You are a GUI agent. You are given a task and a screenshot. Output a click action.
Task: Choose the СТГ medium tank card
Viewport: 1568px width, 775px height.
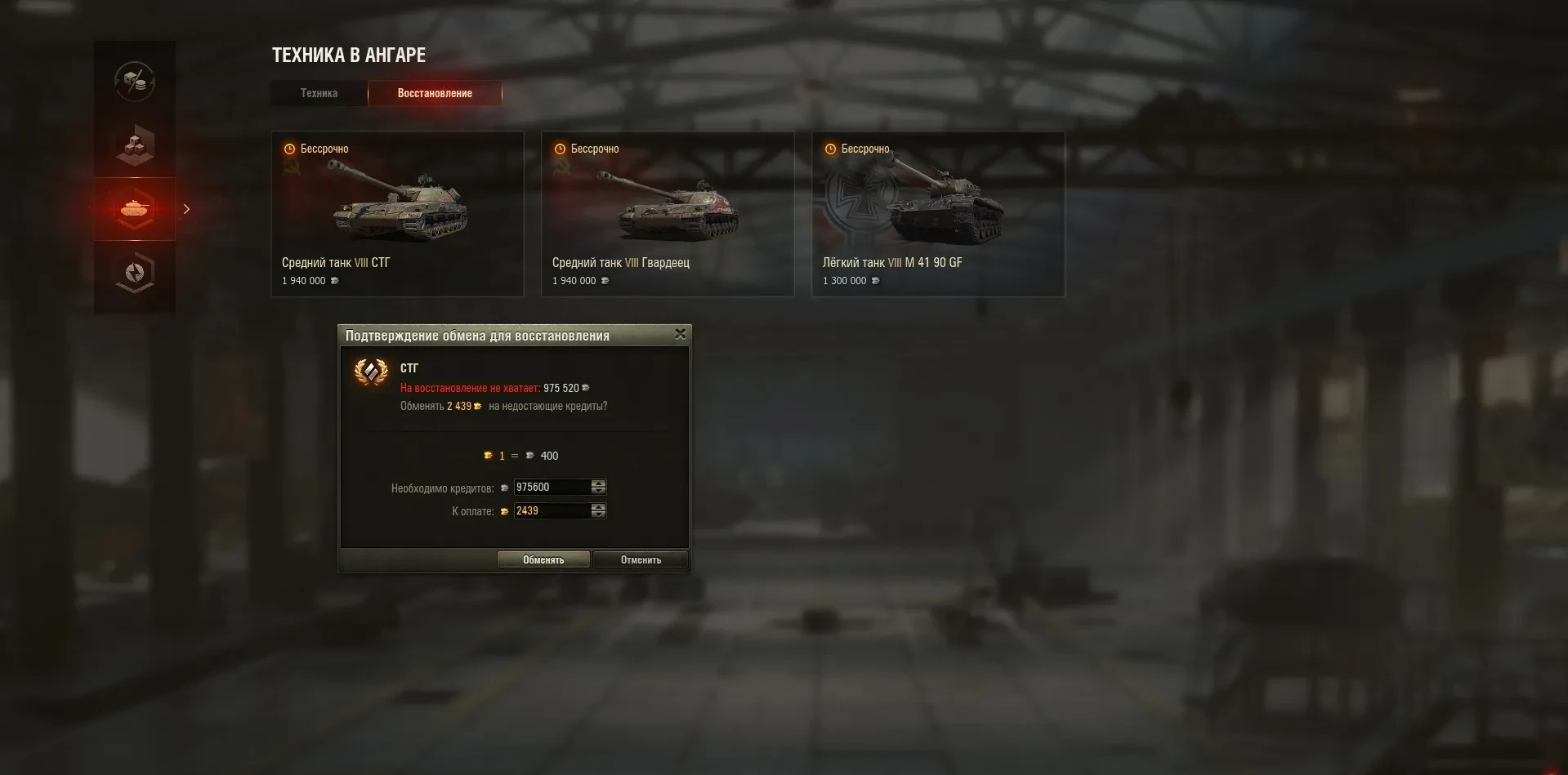[397, 214]
